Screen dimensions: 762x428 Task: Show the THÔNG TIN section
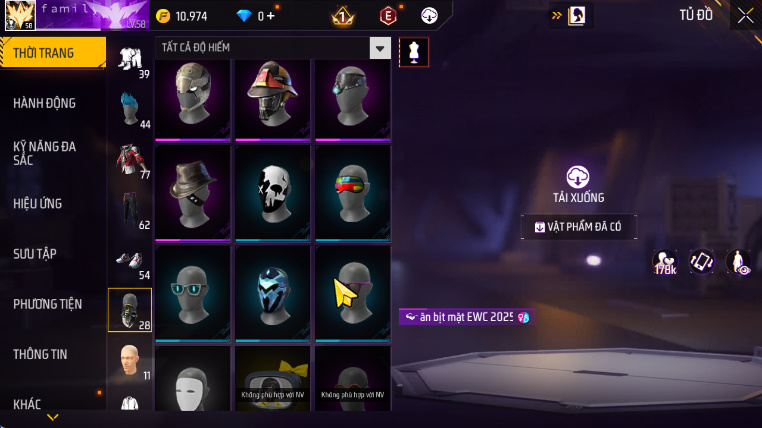[41, 353]
